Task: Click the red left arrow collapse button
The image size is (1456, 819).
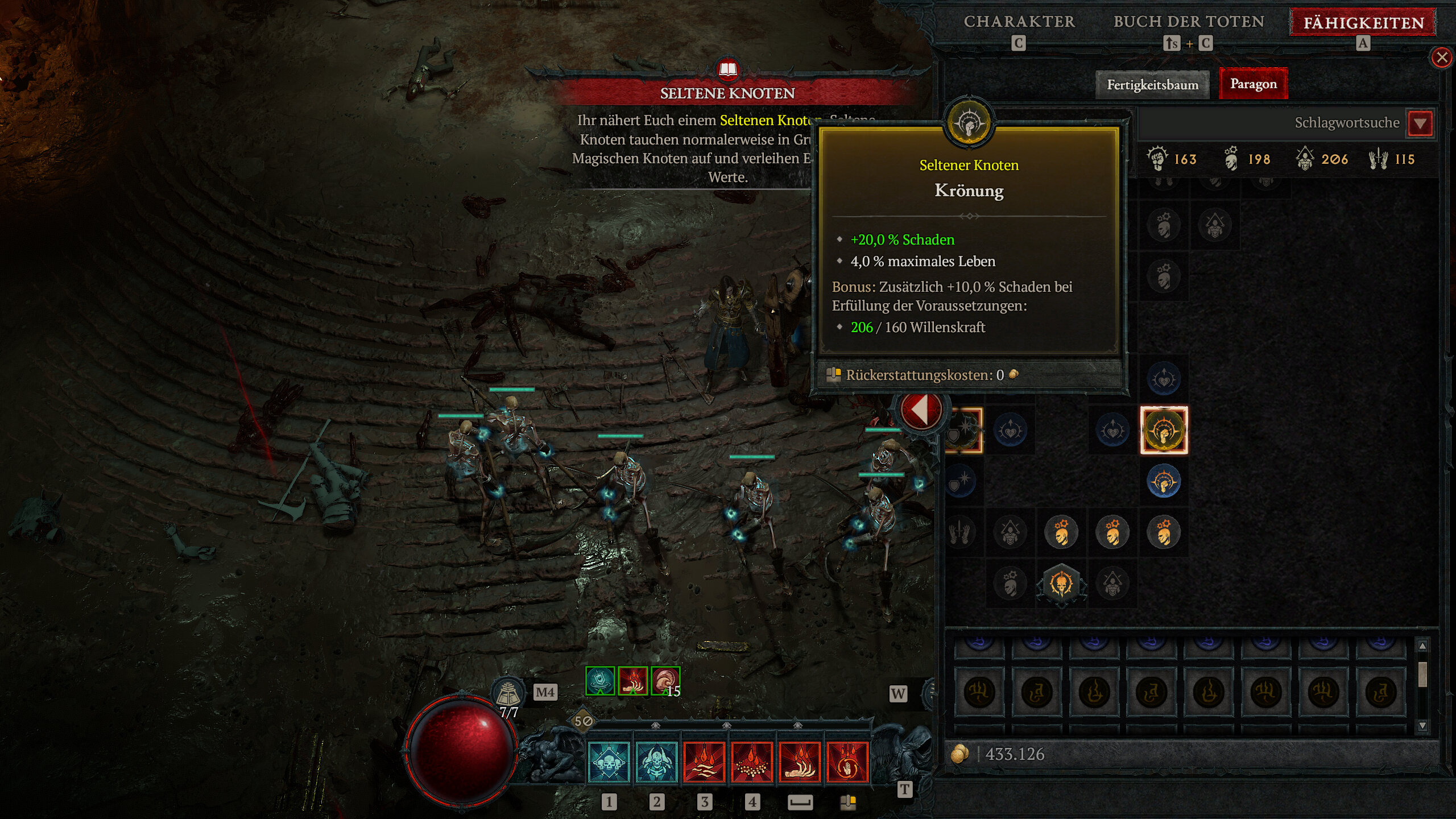Action: [x=920, y=409]
